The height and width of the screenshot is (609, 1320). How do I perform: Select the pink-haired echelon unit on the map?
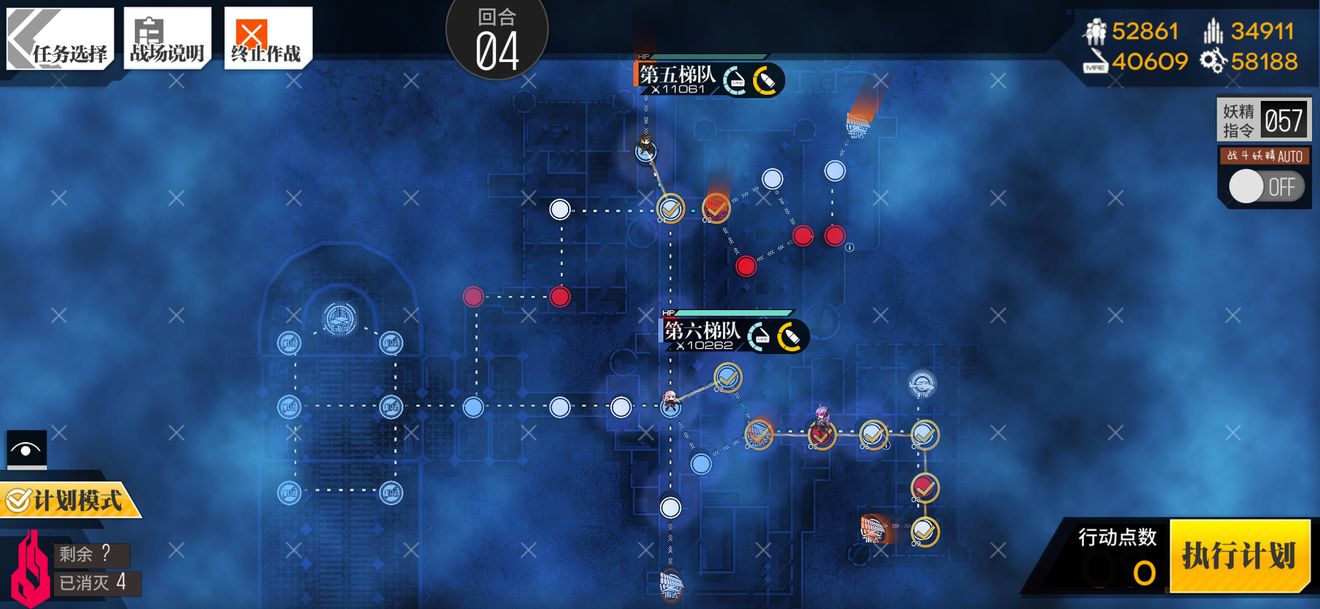pyautogui.click(x=822, y=418)
